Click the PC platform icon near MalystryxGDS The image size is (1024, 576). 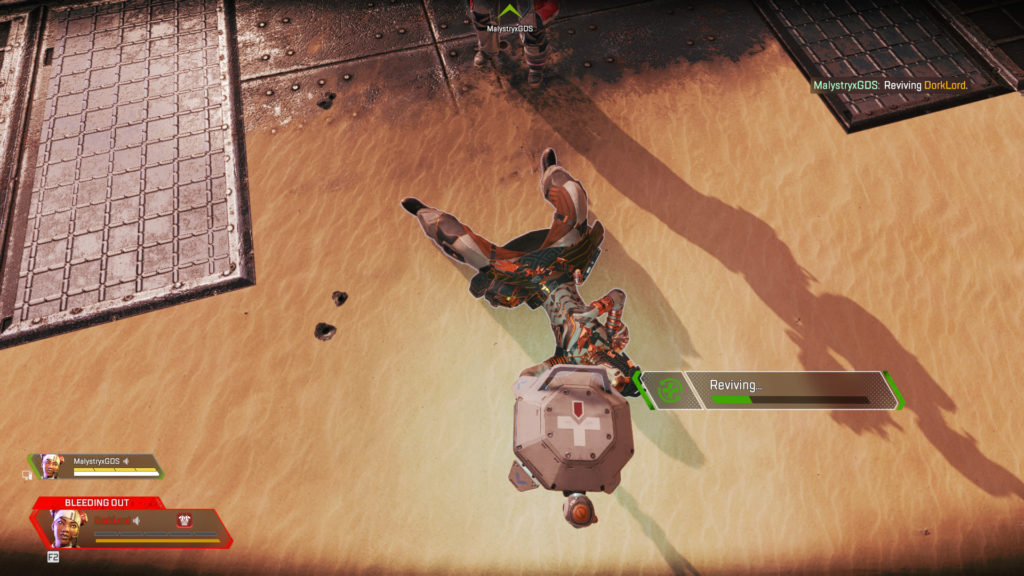[x=27, y=475]
